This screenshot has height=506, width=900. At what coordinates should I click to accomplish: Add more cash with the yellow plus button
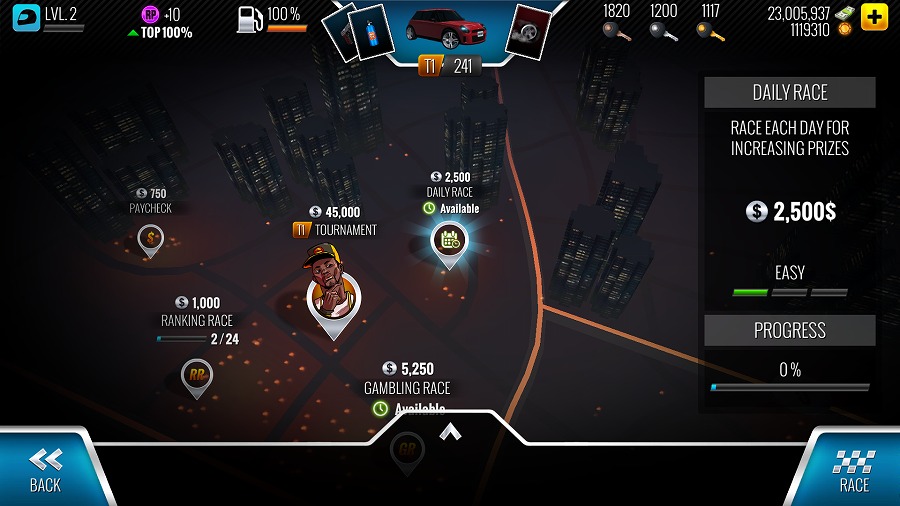pyautogui.click(x=873, y=17)
